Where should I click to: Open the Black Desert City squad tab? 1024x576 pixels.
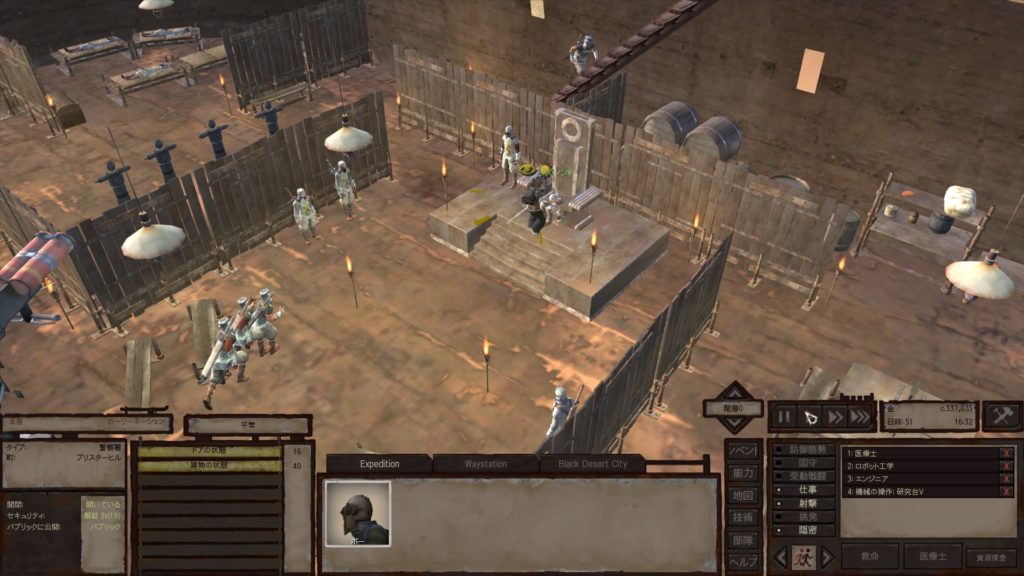tap(593, 464)
